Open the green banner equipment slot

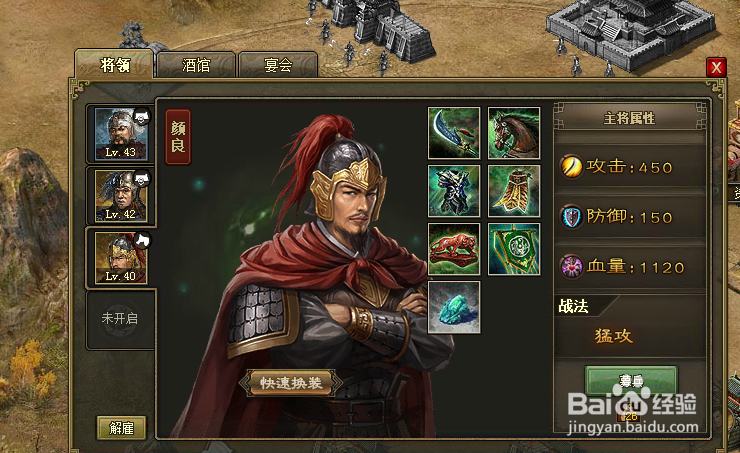coord(514,249)
